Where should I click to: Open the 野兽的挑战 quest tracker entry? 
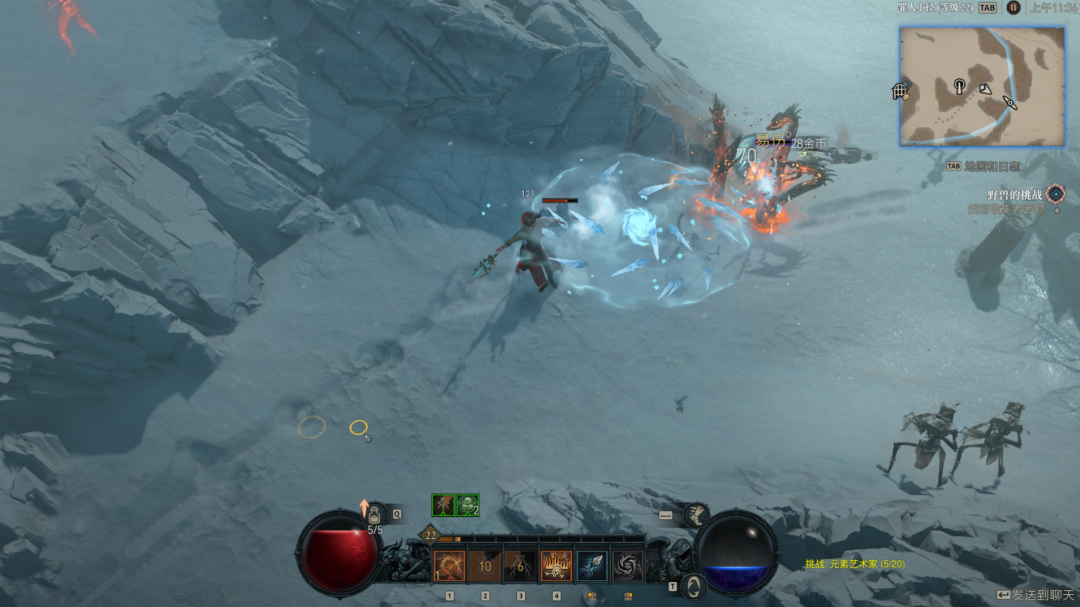[x=1015, y=194]
